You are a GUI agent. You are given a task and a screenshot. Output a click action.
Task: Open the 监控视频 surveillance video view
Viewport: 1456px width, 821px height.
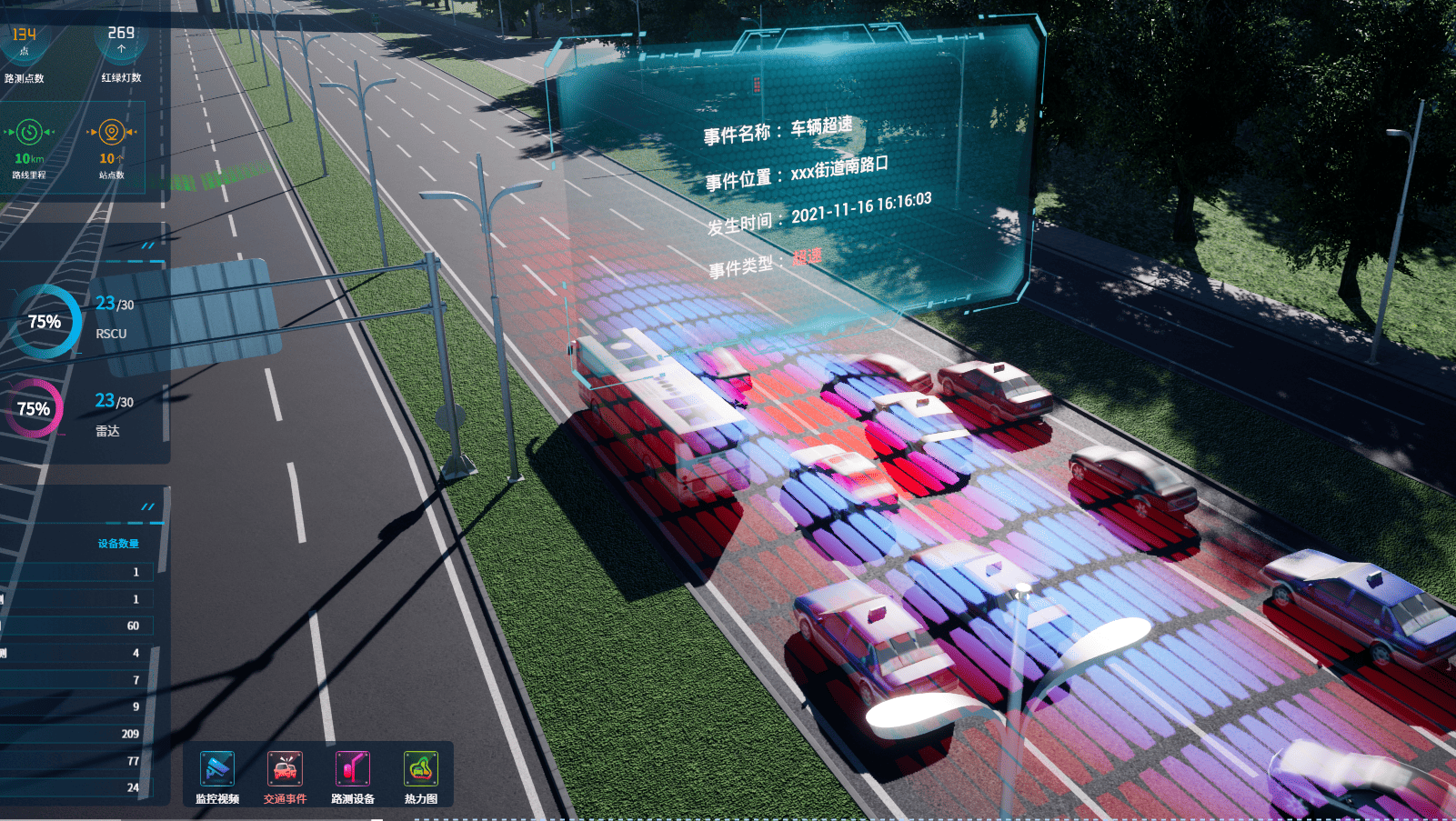coord(217,769)
